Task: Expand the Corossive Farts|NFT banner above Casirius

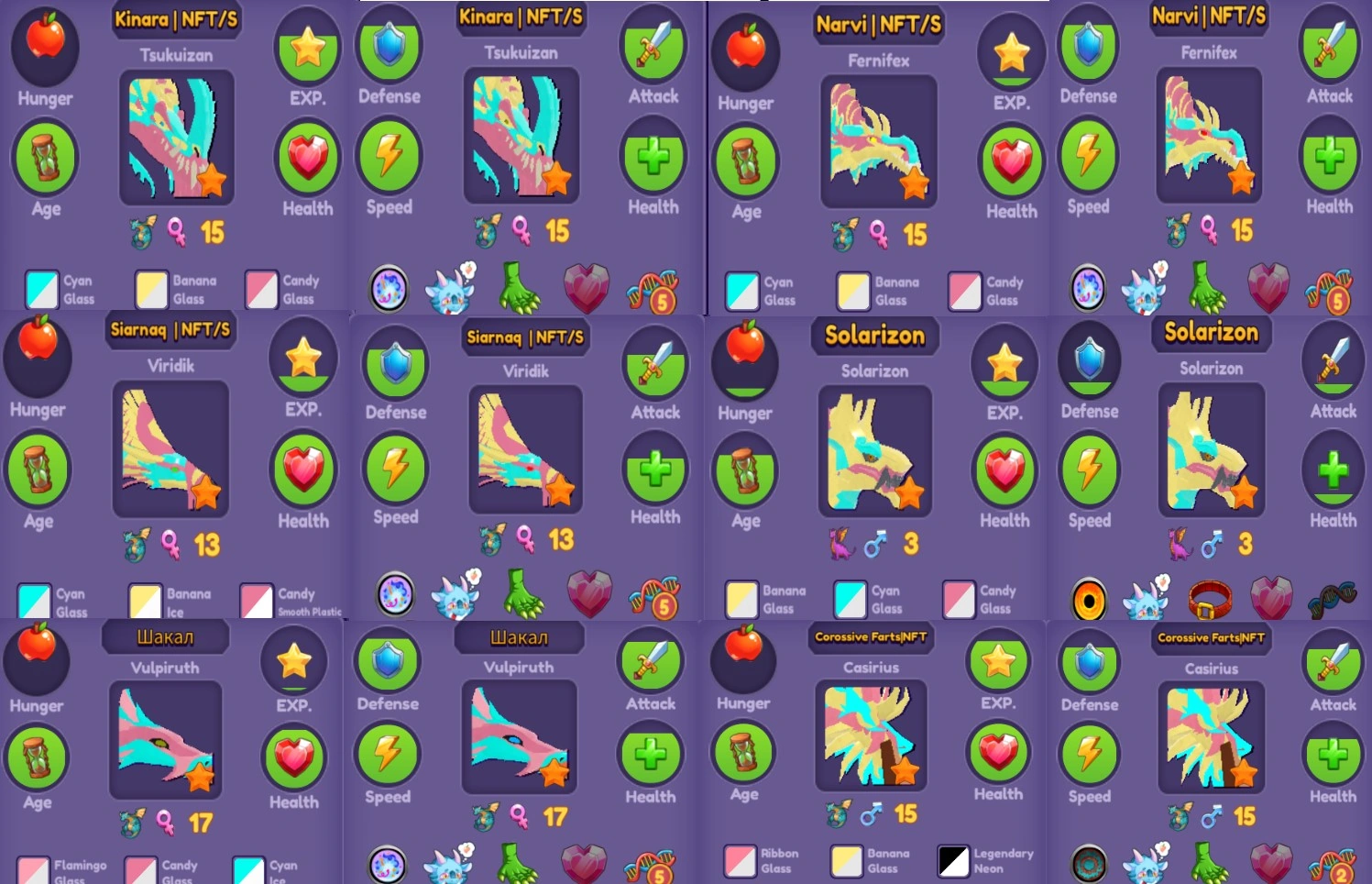Action: pos(871,638)
